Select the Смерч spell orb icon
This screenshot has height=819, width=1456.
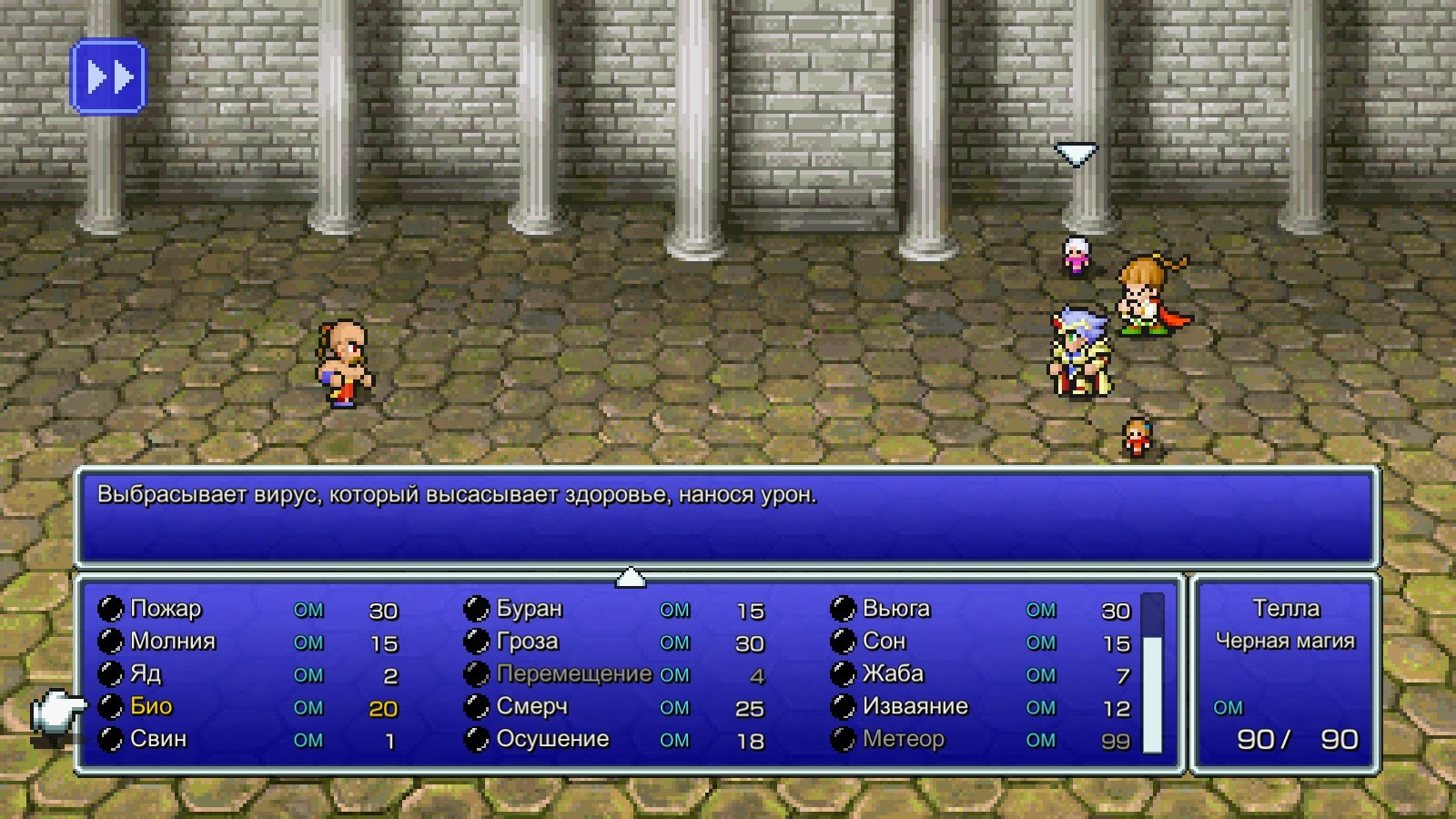click(475, 706)
